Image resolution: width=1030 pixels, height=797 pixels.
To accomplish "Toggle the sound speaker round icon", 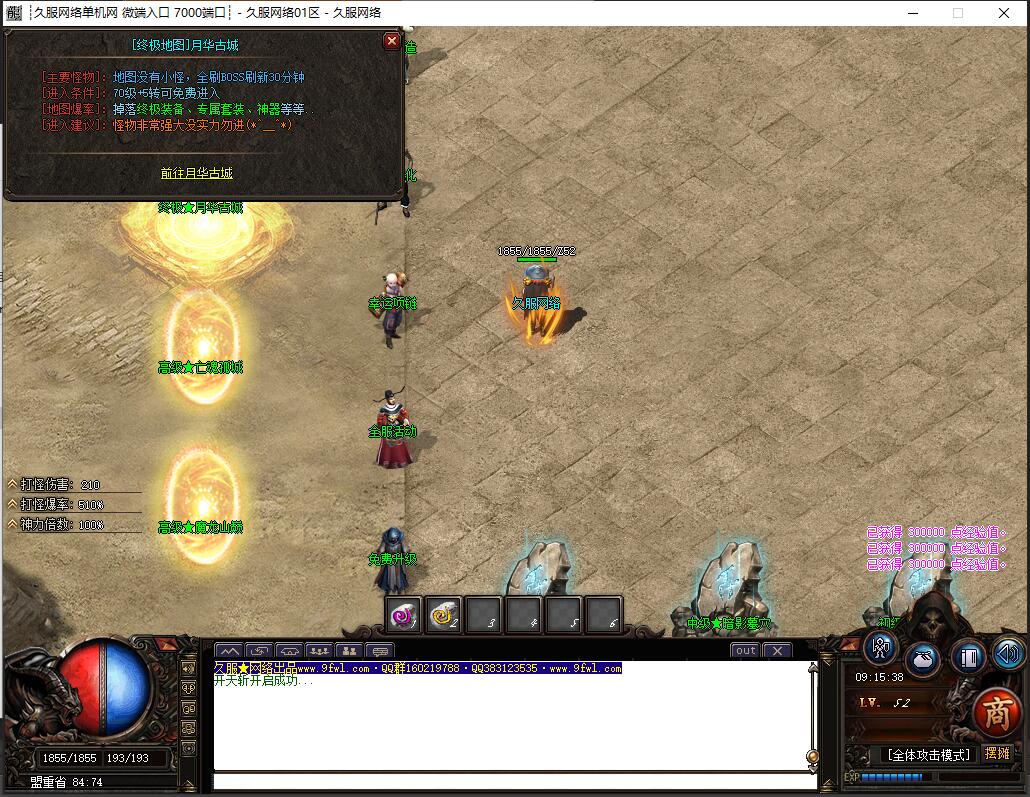I will 1008,654.
